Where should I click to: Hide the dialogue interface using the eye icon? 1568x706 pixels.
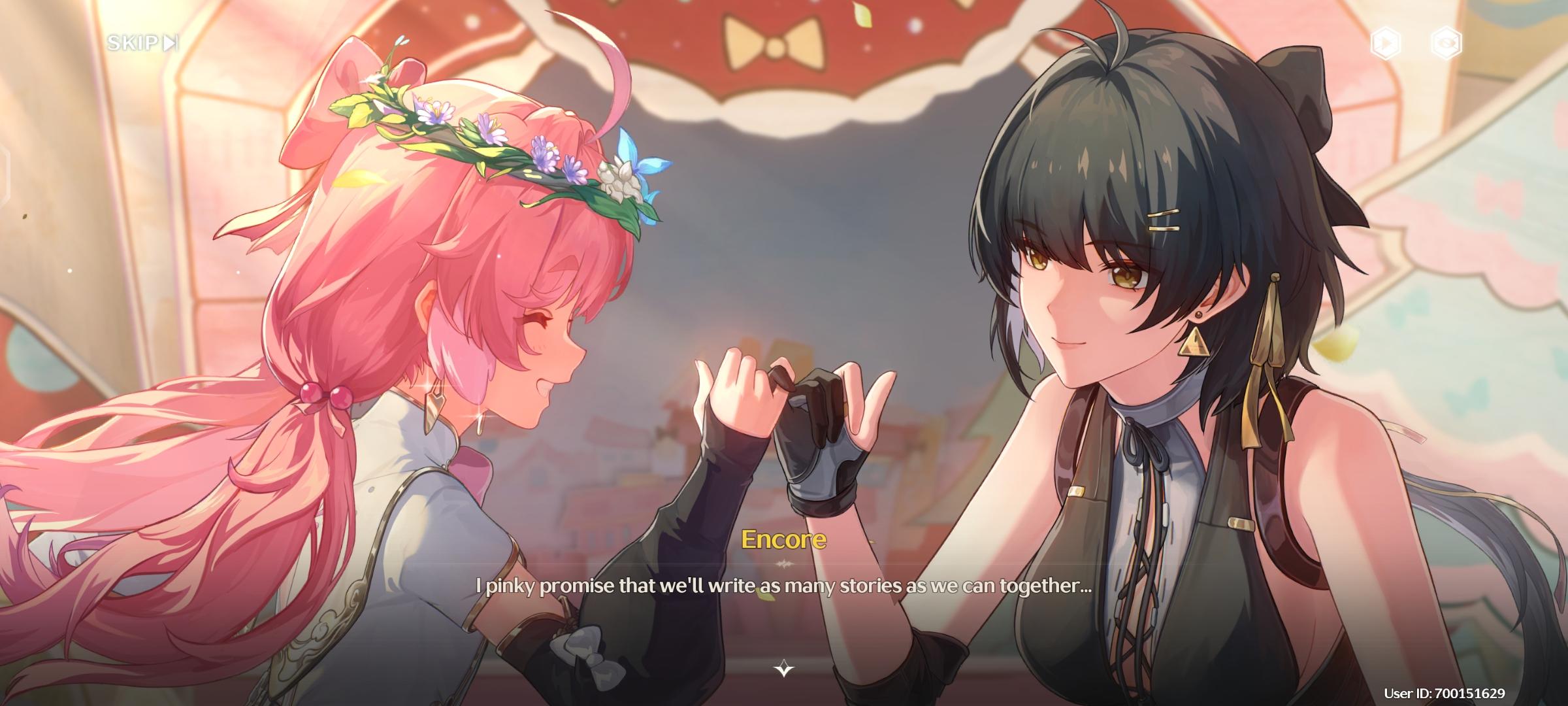pyautogui.click(x=1446, y=43)
